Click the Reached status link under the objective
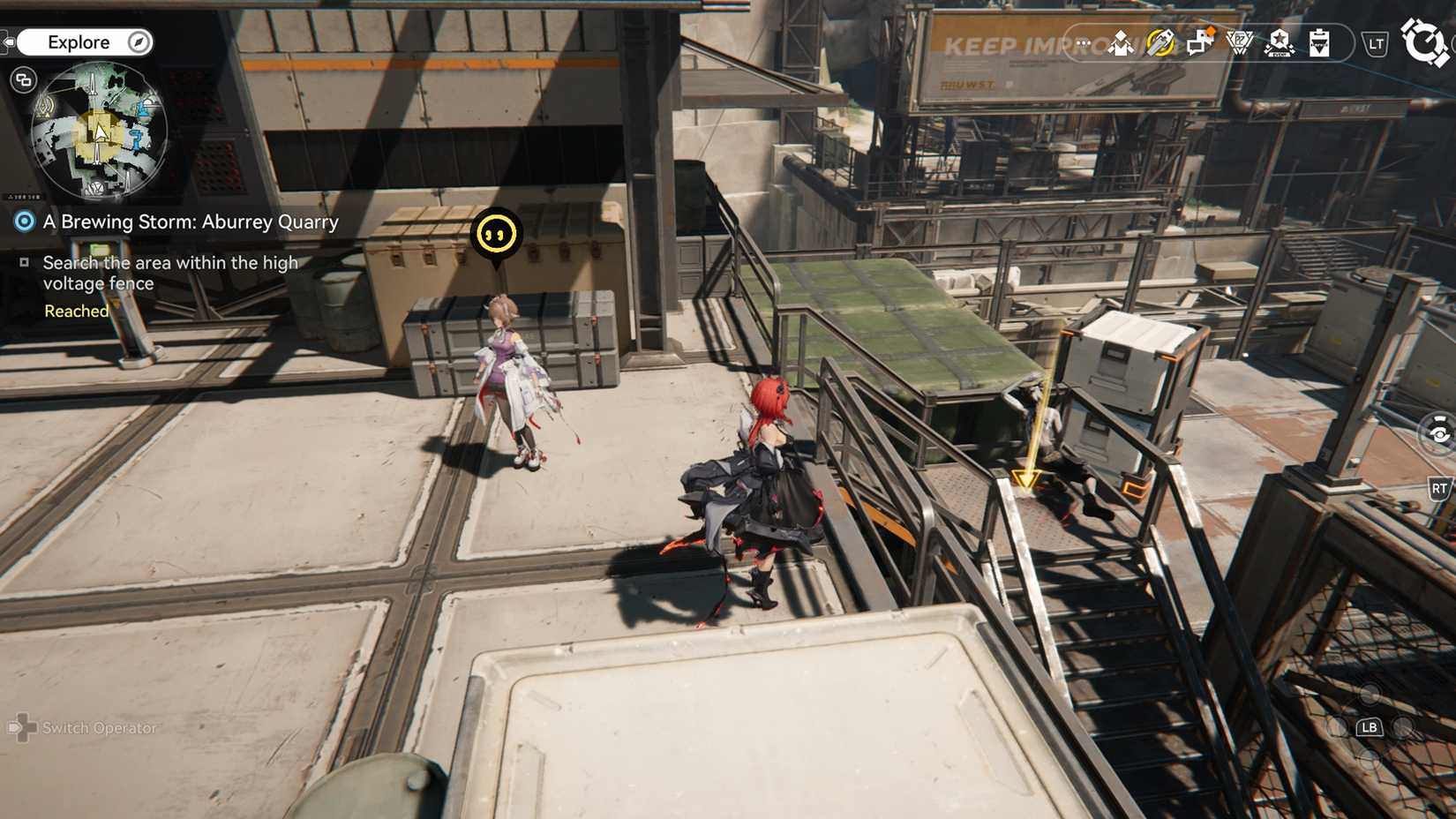This screenshot has height=819, width=1456. [76, 311]
